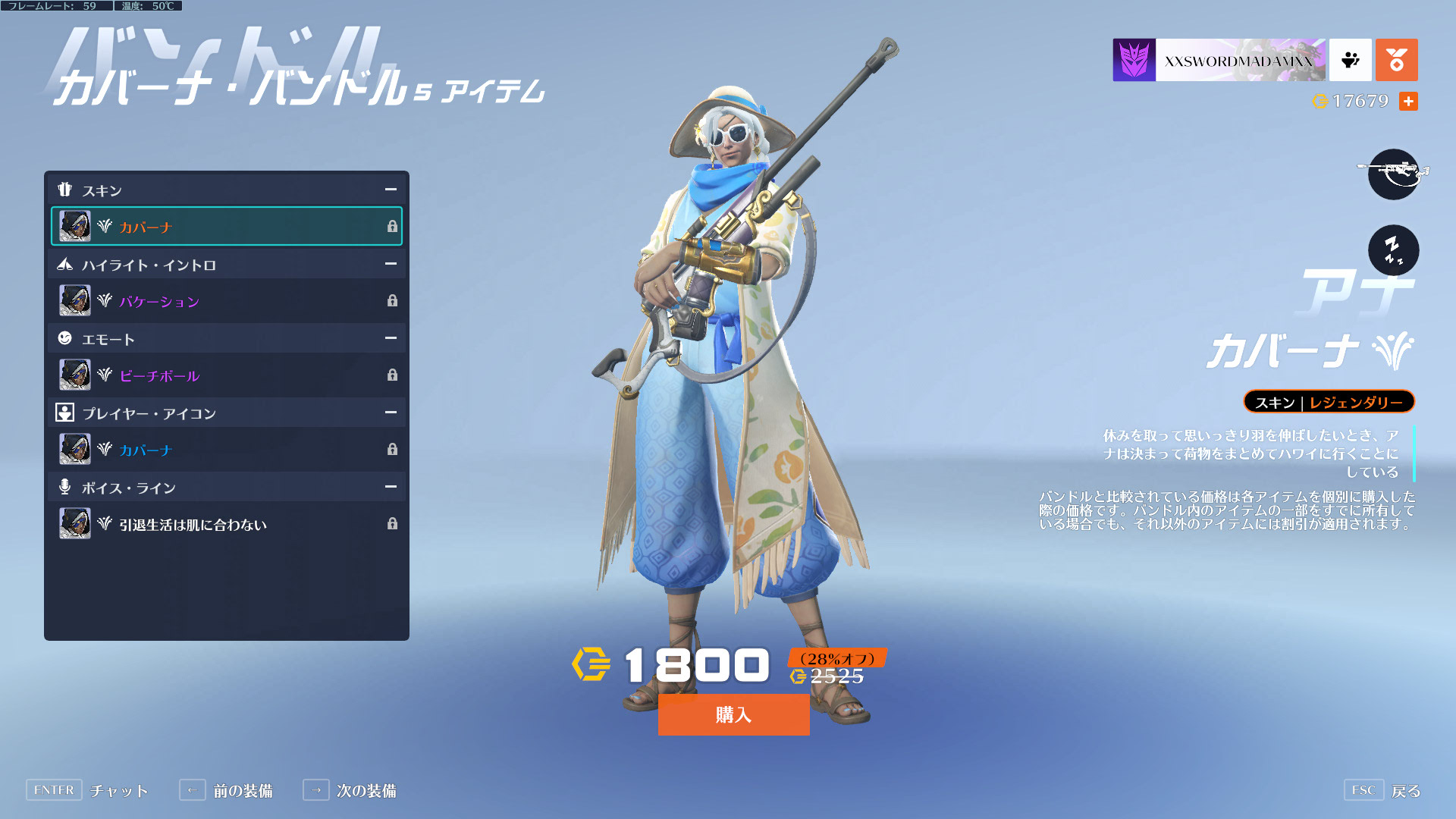Preview the sleep dart ability icon

1393,250
